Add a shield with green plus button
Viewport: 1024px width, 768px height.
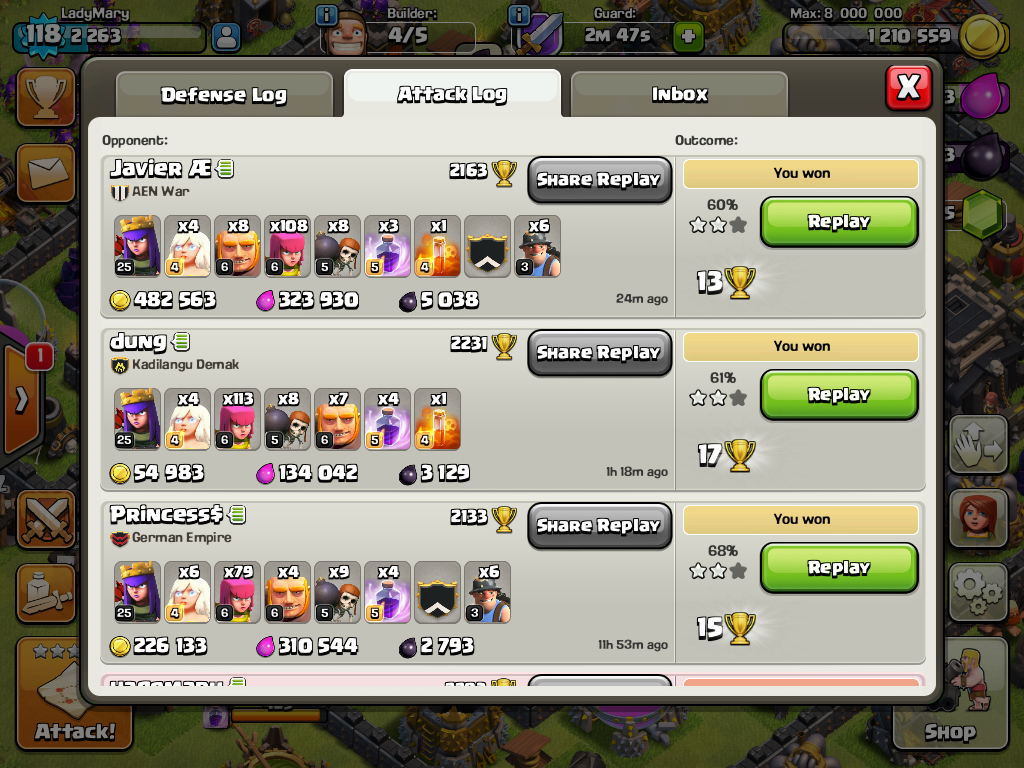tap(687, 37)
